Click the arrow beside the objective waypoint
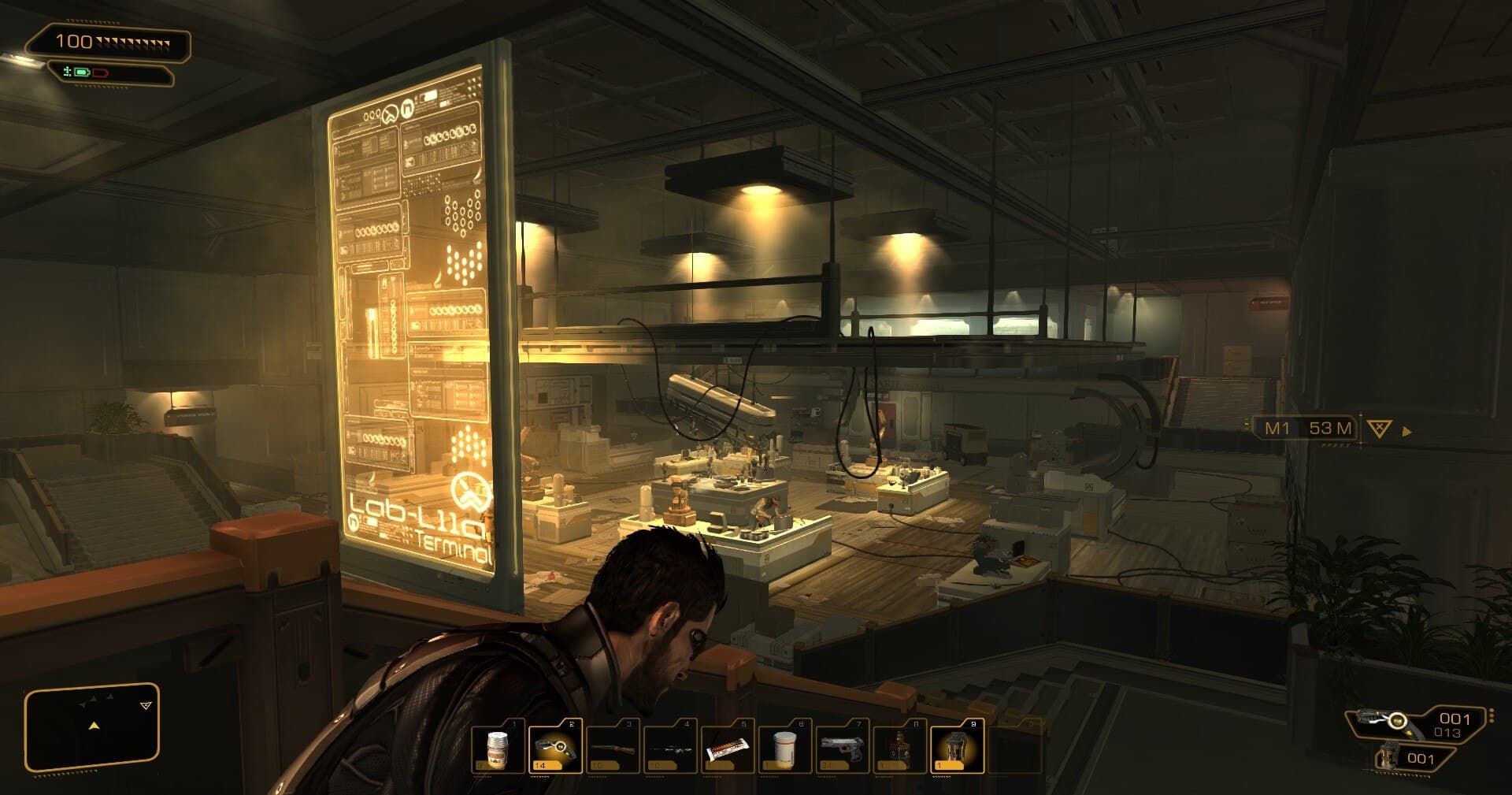Screen dimensions: 1512x795 (1406, 430)
